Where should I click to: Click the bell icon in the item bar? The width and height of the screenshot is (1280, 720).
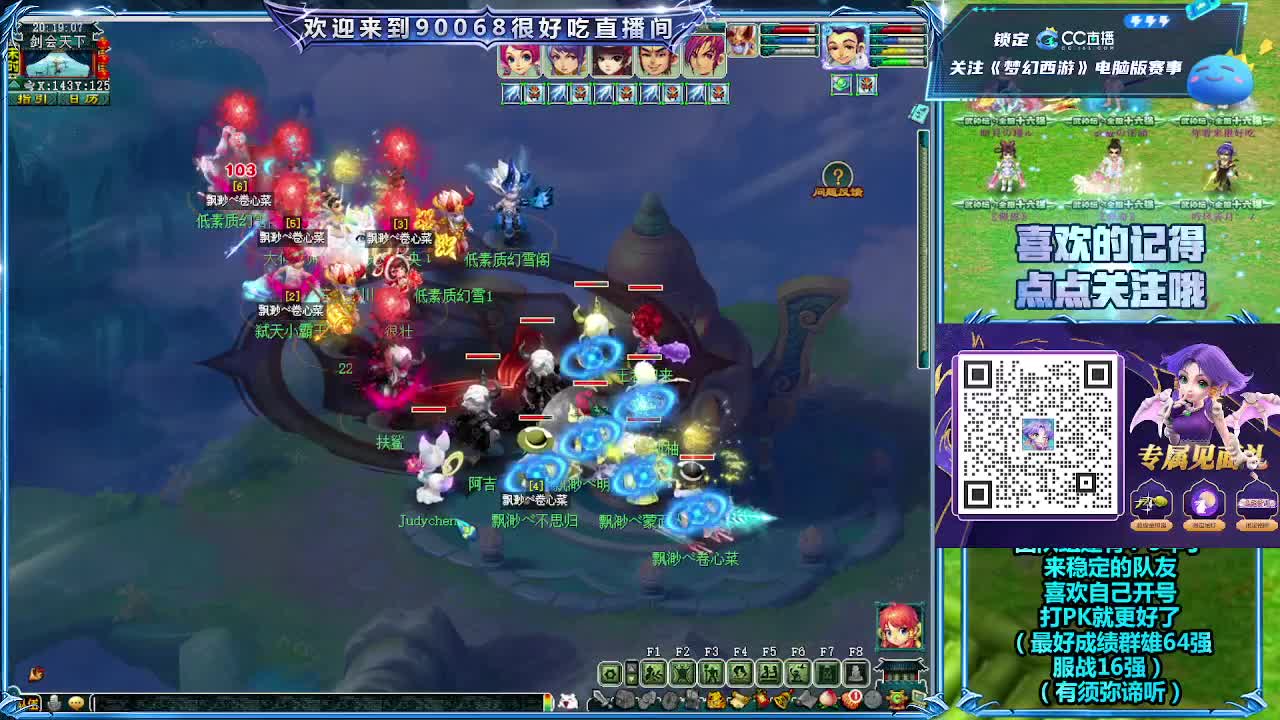coord(783,699)
